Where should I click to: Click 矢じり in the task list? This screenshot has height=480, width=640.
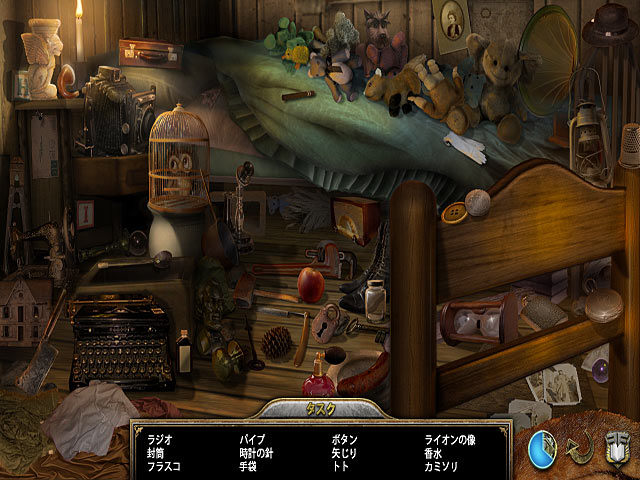coord(344,452)
